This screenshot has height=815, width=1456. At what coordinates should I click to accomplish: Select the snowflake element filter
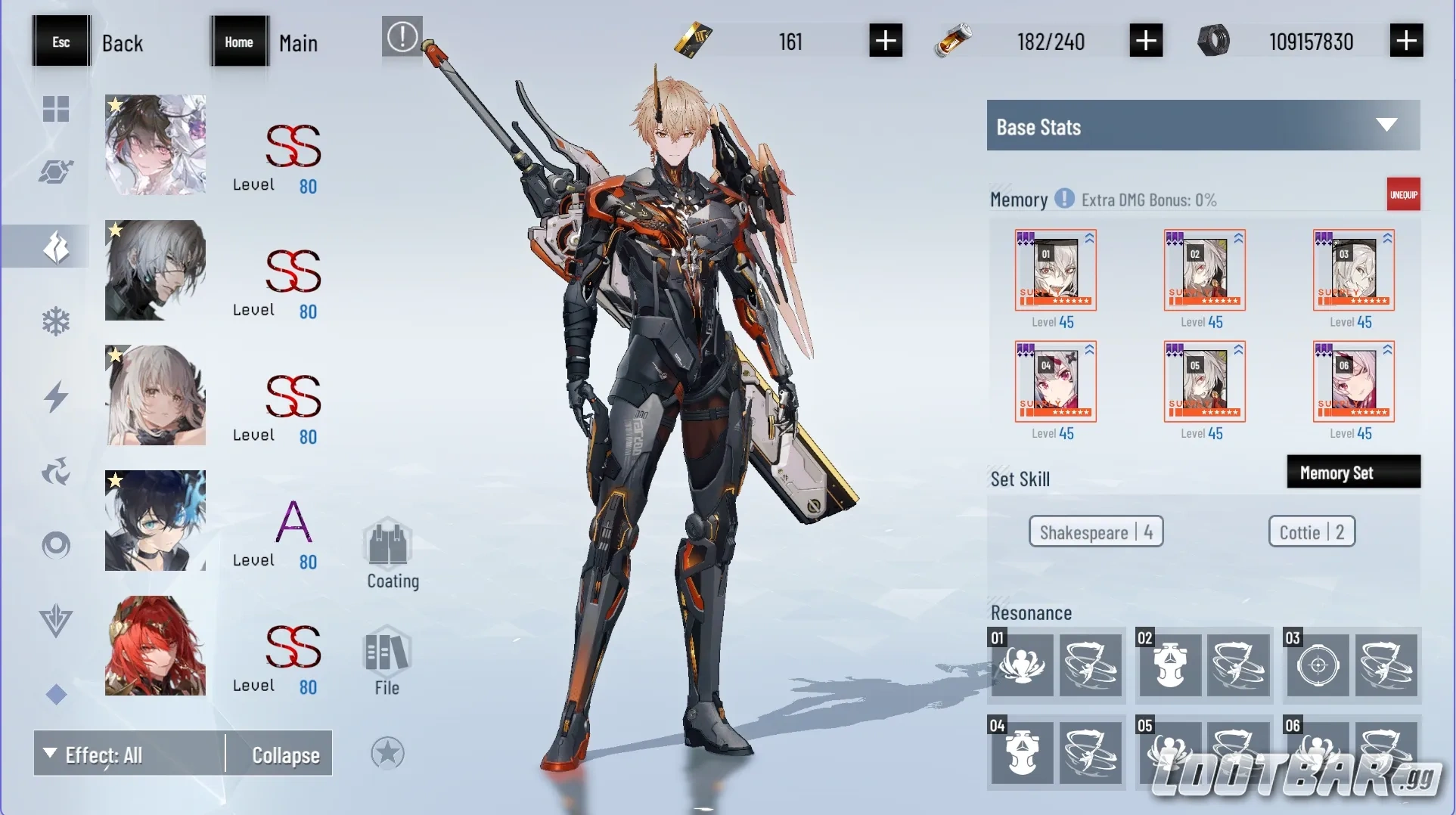pos(57,321)
